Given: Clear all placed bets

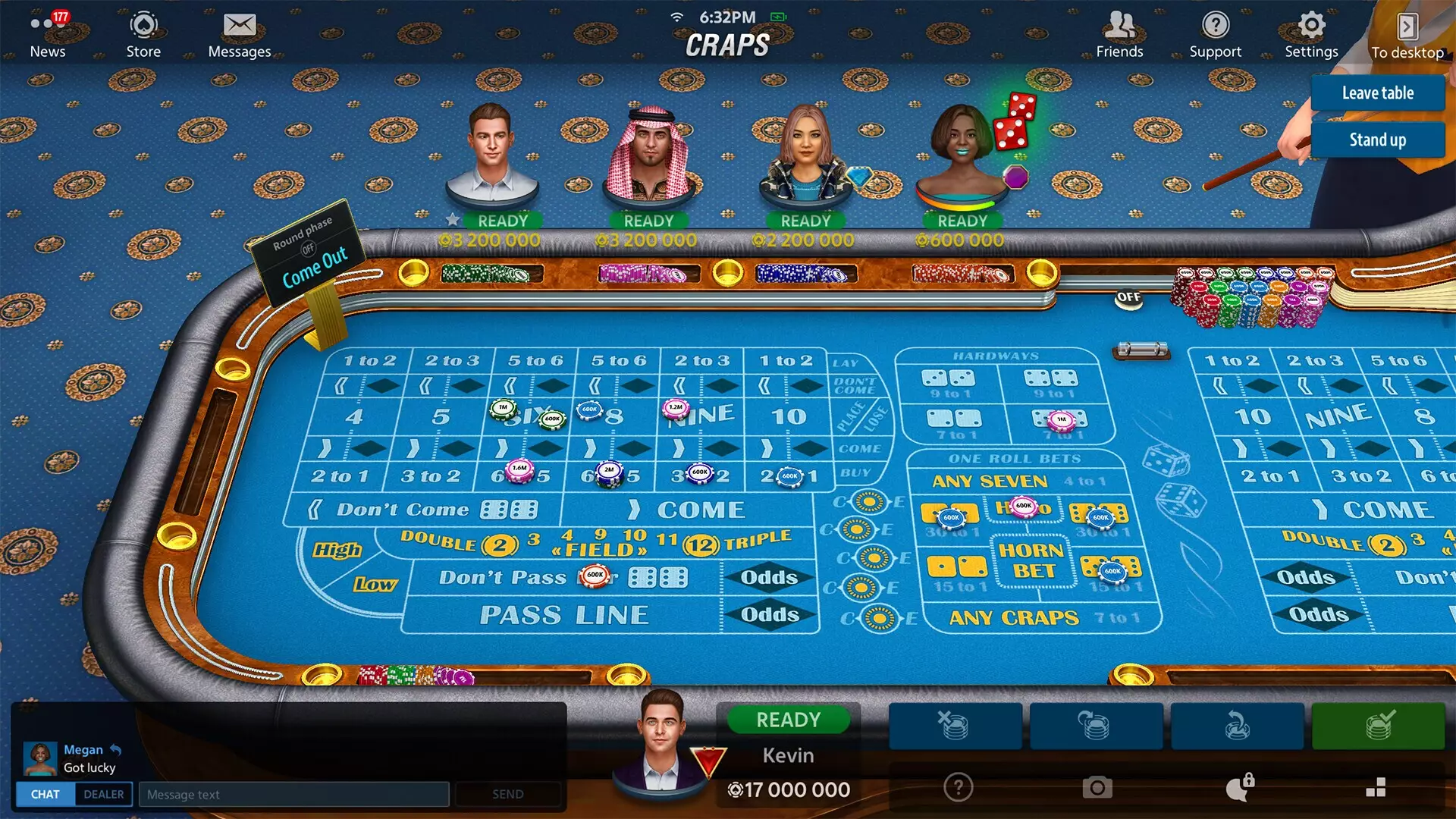Looking at the screenshot, I should 955,726.
